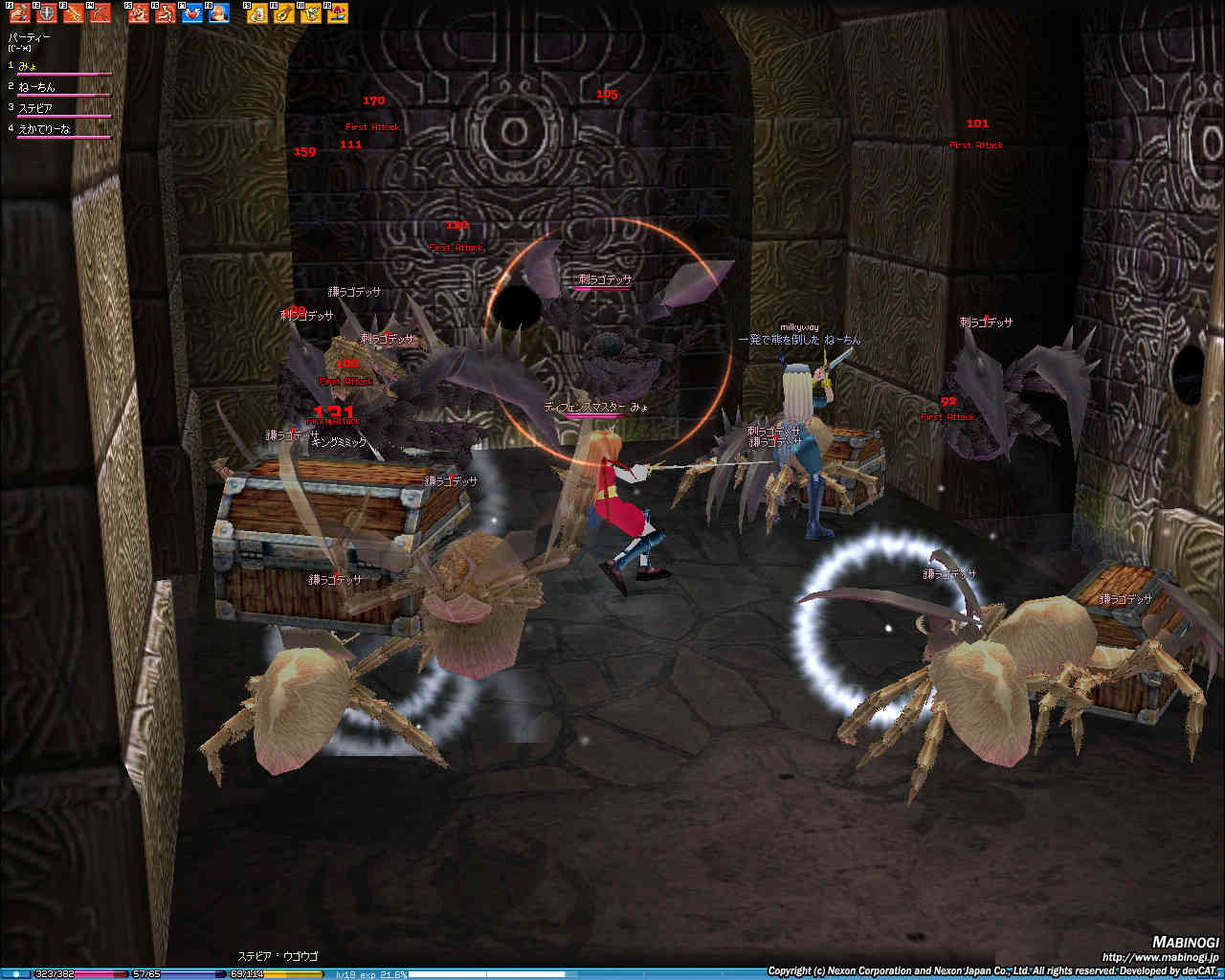Activate the shield Defense skill icon

pyautogui.click(x=47, y=13)
